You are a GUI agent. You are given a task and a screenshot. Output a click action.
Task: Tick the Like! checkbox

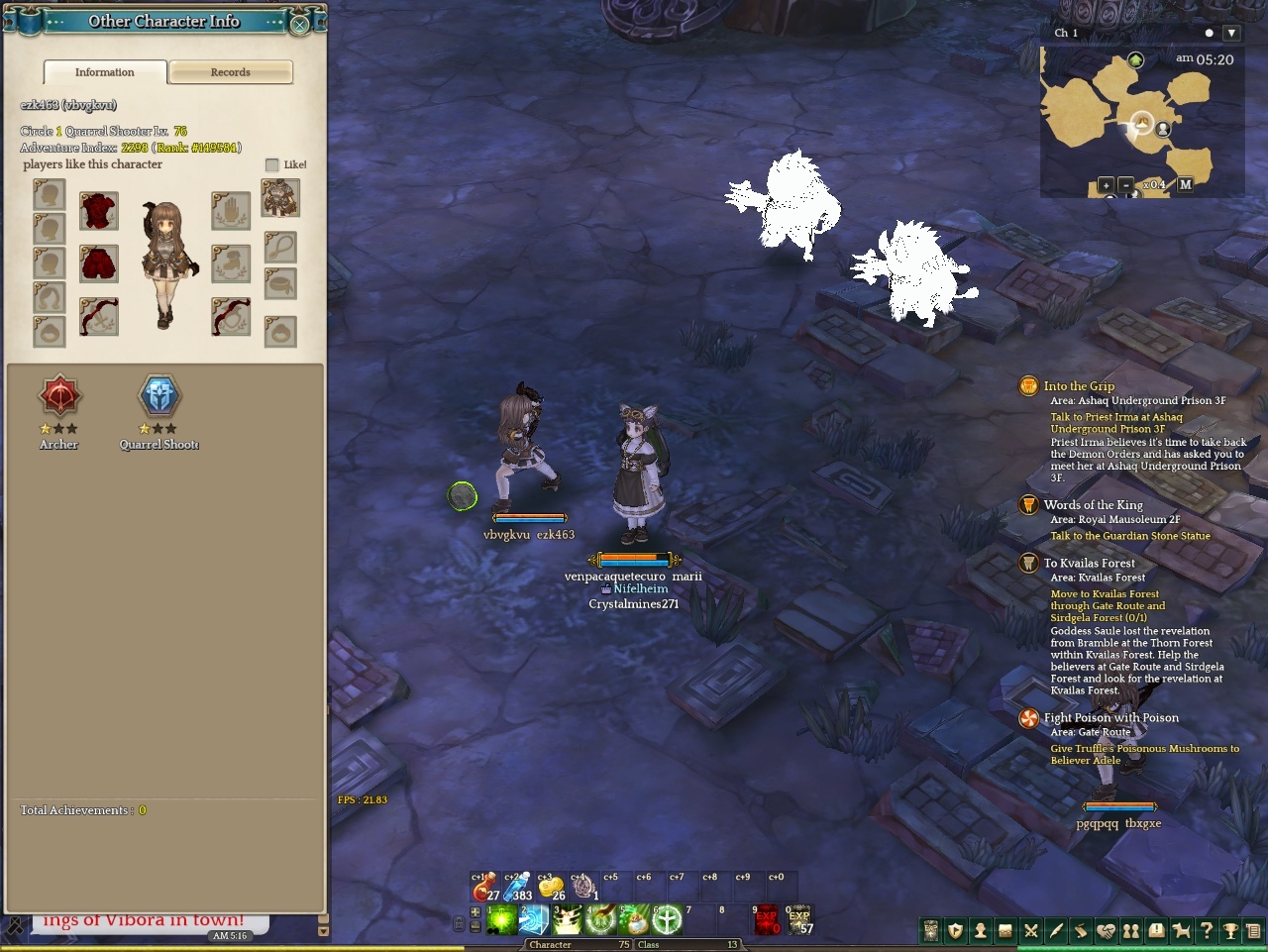click(x=272, y=165)
